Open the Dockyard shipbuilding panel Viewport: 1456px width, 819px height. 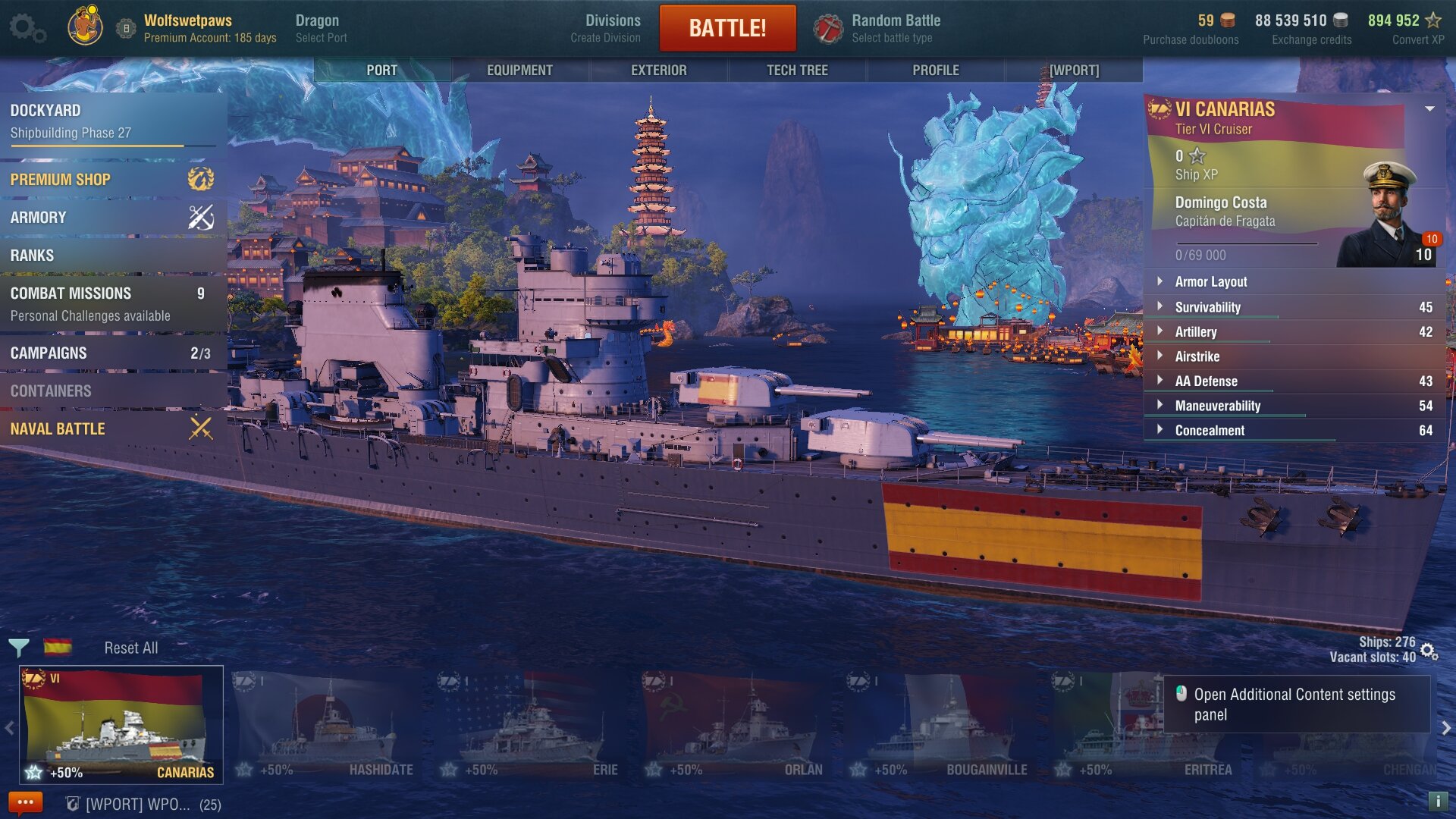[114, 121]
